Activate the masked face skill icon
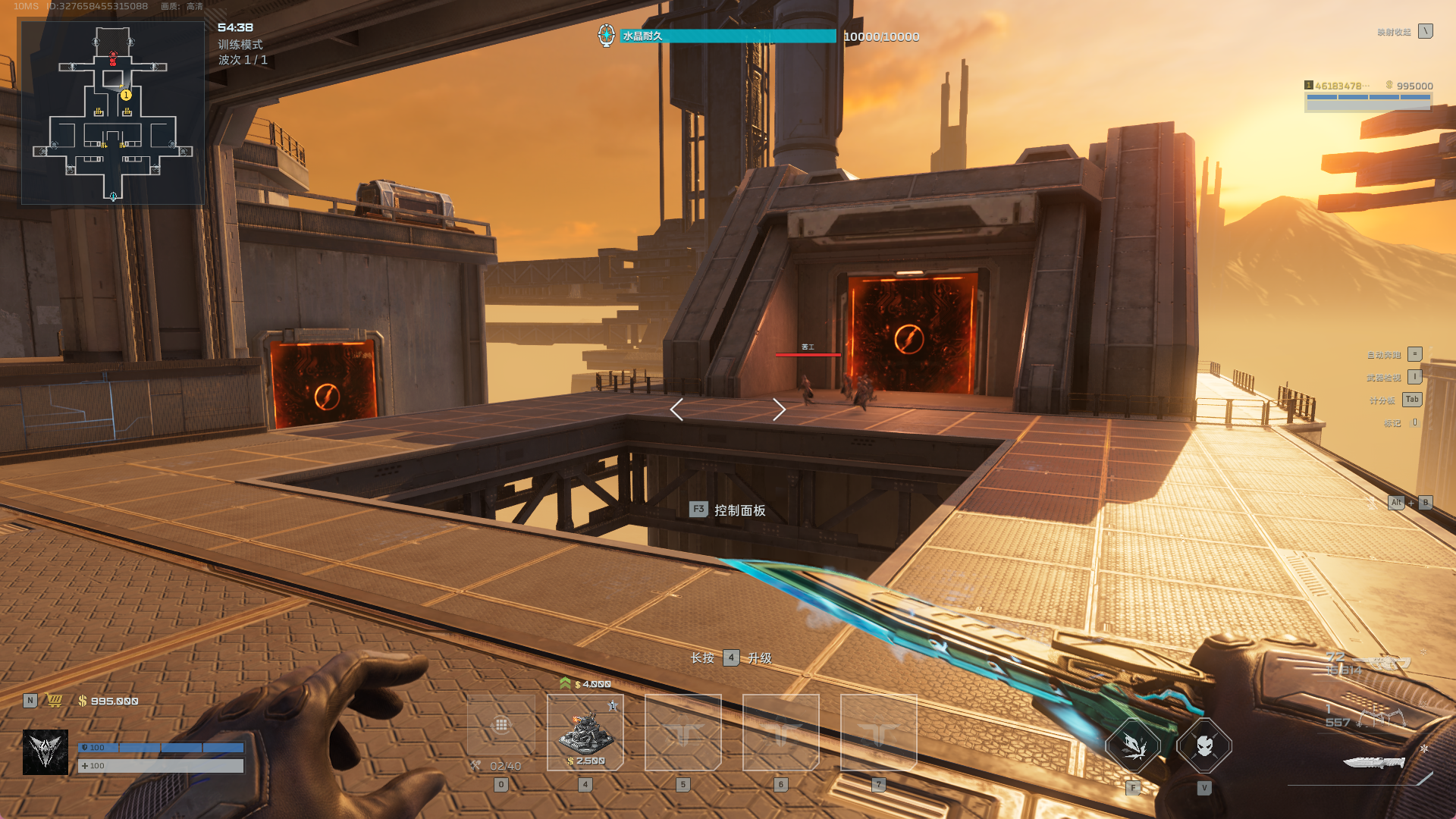Screen dimensions: 1456x819 point(1204,746)
